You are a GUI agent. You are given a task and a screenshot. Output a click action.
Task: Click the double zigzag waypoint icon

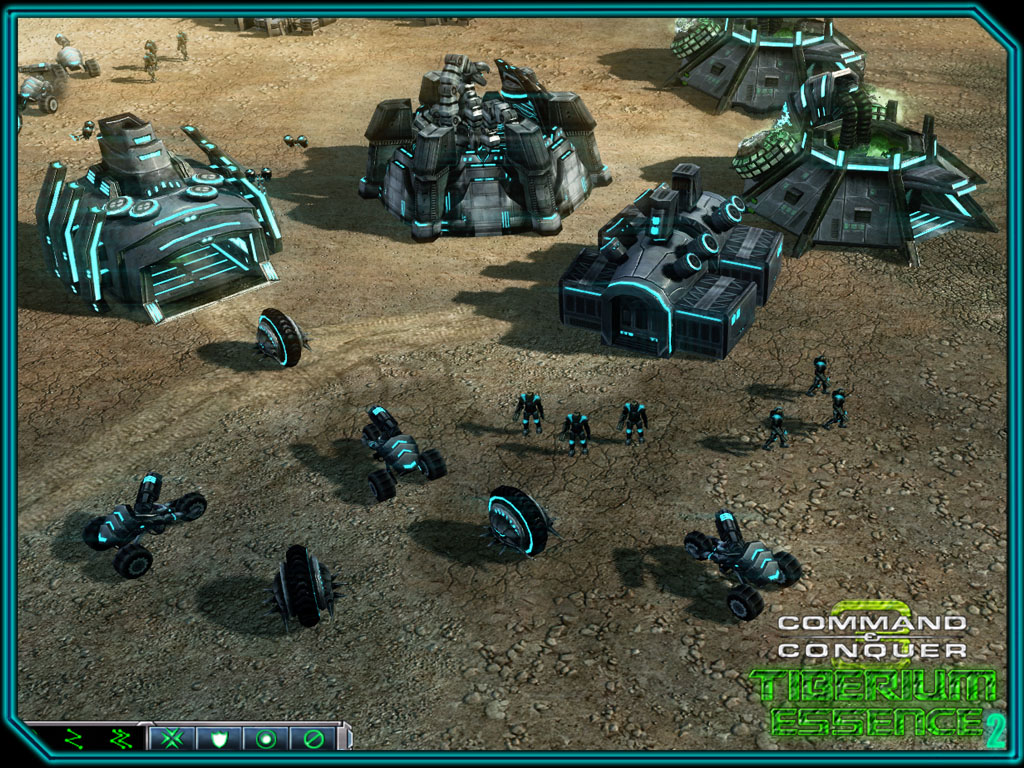(119, 739)
